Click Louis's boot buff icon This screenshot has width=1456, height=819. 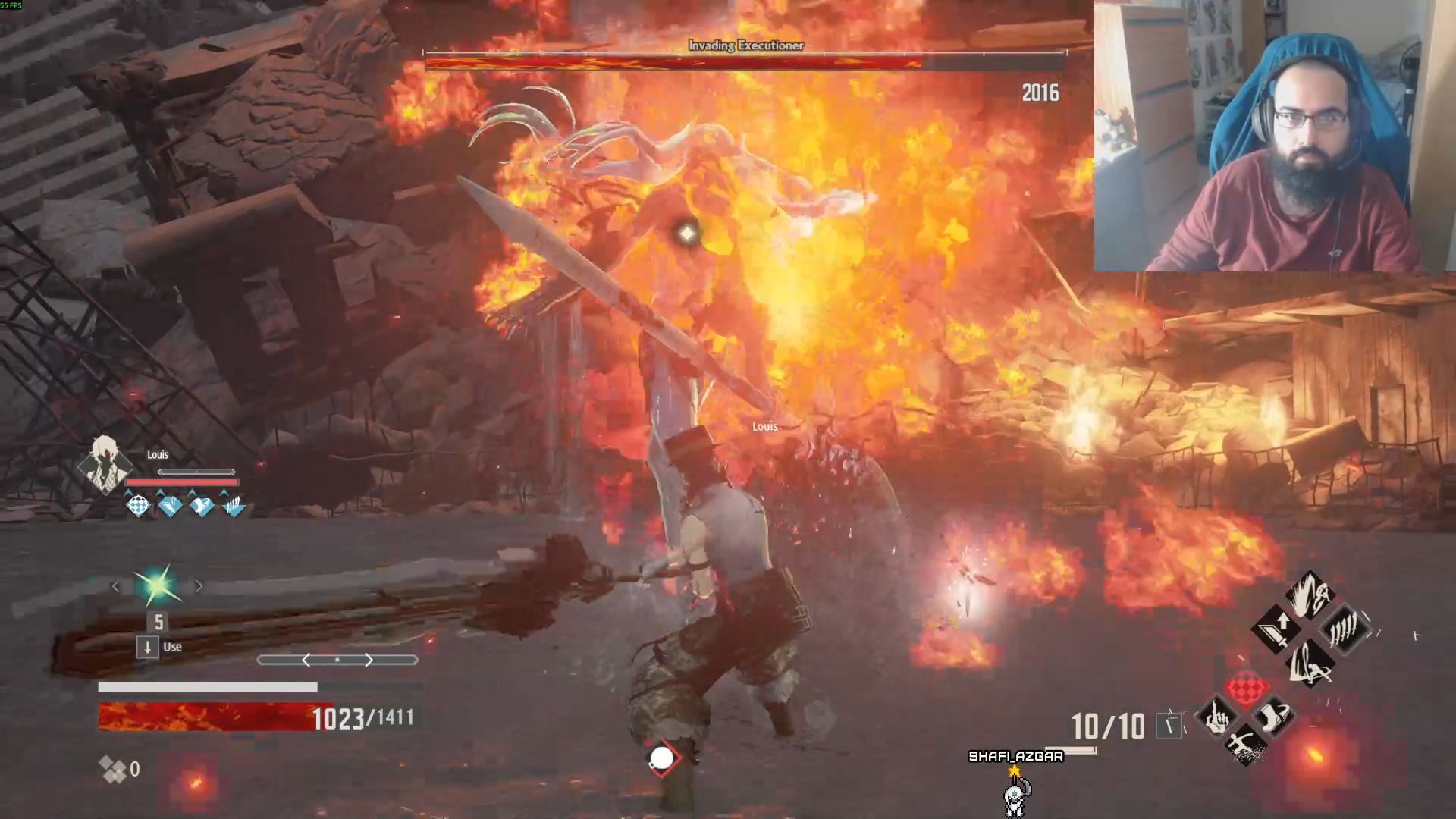tap(202, 506)
